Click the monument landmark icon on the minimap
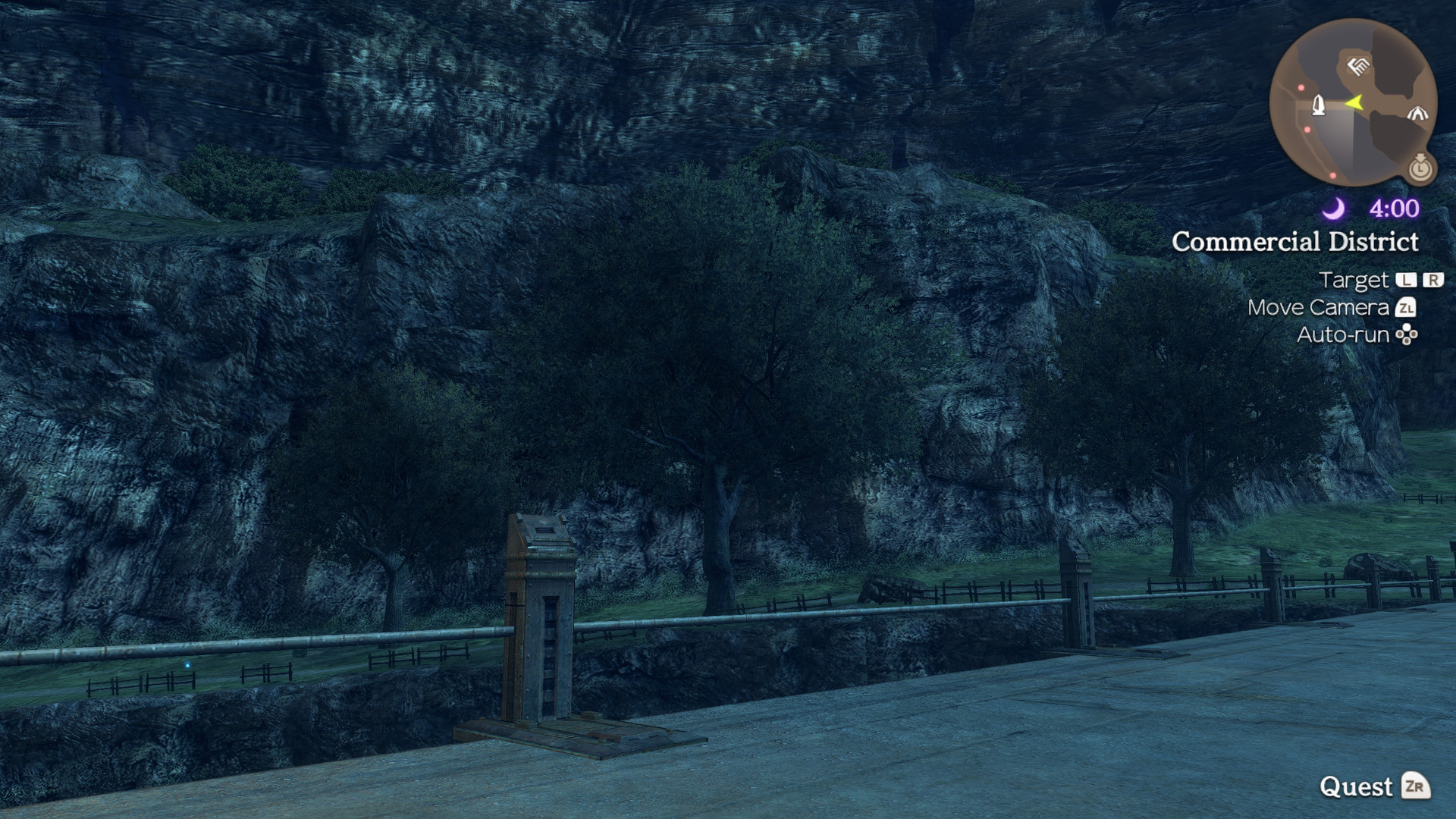The height and width of the screenshot is (819, 1456). (x=1319, y=105)
